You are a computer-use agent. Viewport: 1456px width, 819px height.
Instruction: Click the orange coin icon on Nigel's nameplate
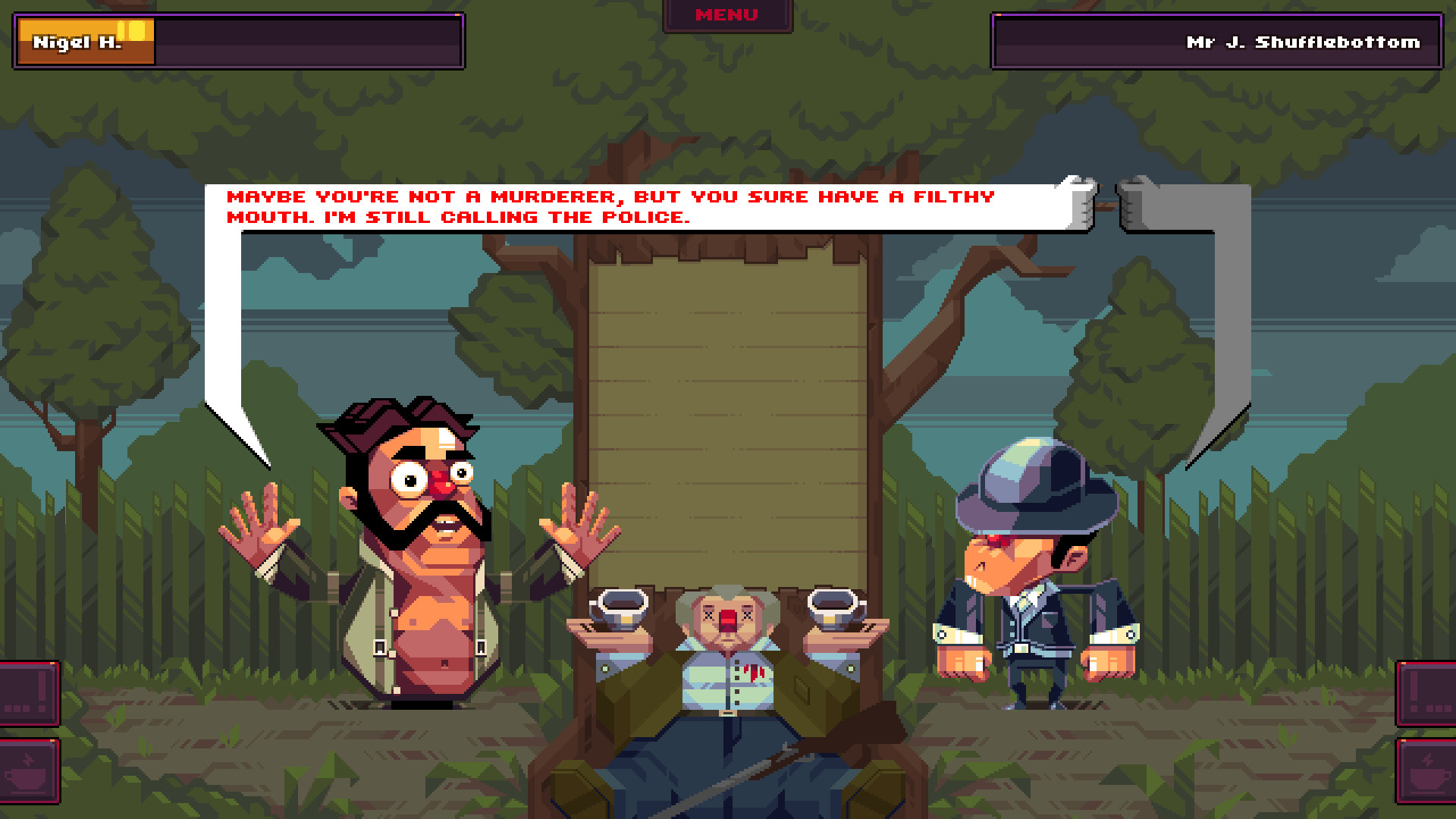point(136,30)
